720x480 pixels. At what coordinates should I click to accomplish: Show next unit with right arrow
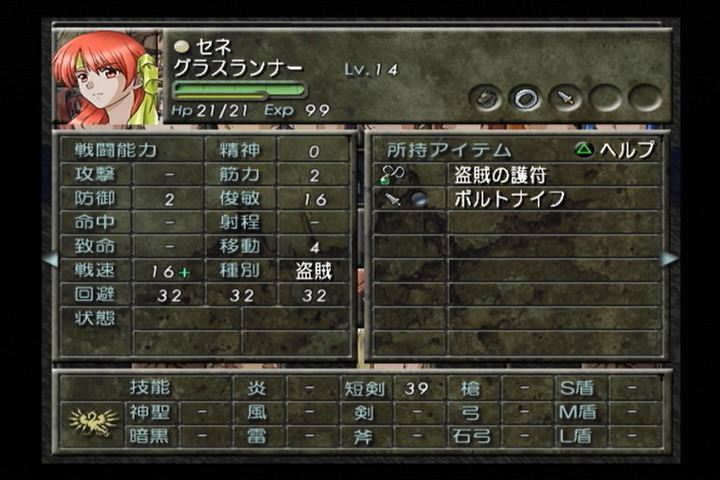tap(669, 258)
